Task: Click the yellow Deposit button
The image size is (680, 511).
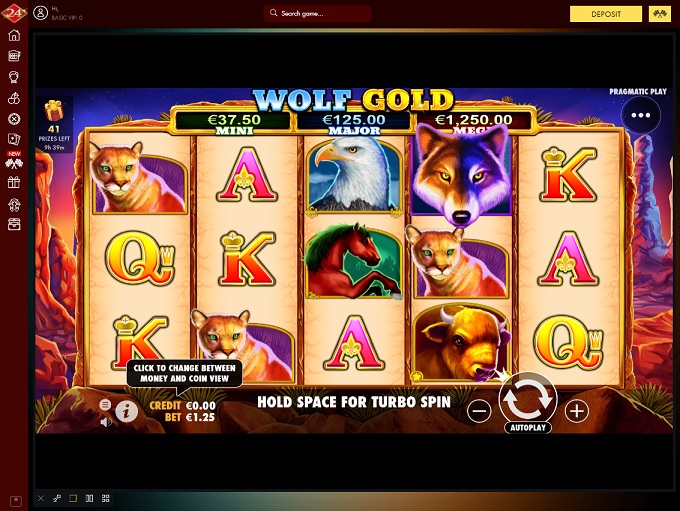Action: 606,14
